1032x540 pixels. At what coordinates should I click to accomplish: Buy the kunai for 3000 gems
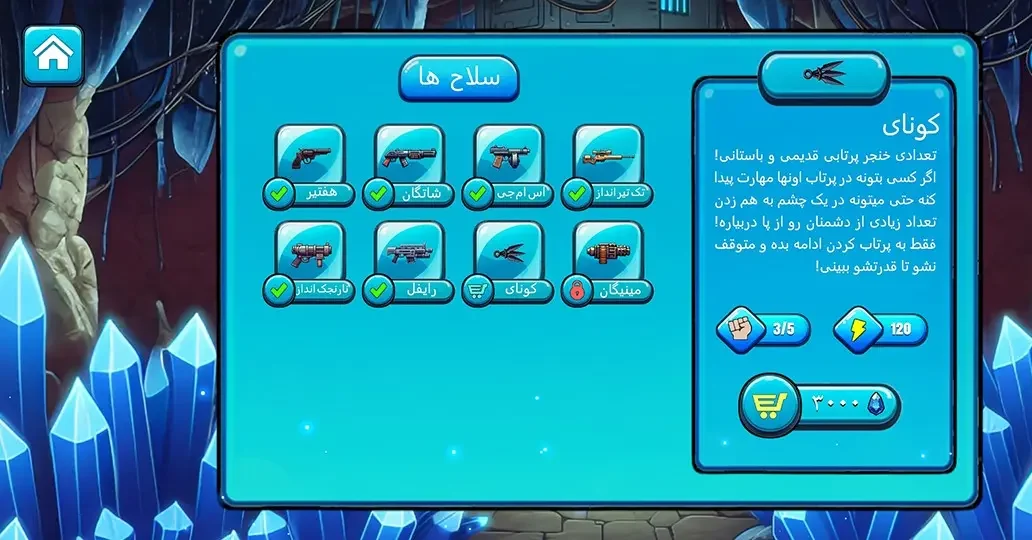(x=819, y=404)
